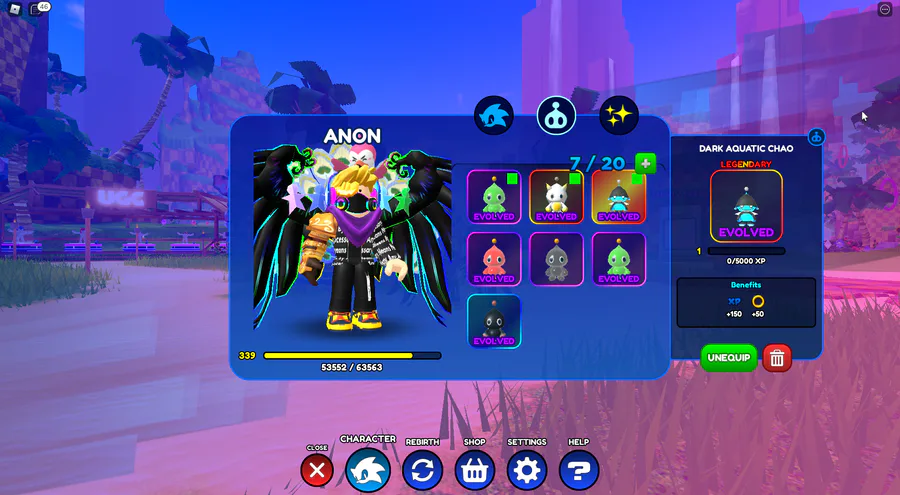The width and height of the screenshot is (900, 495).
Task: Open the Rebirth menu
Action: [x=422, y=470]
